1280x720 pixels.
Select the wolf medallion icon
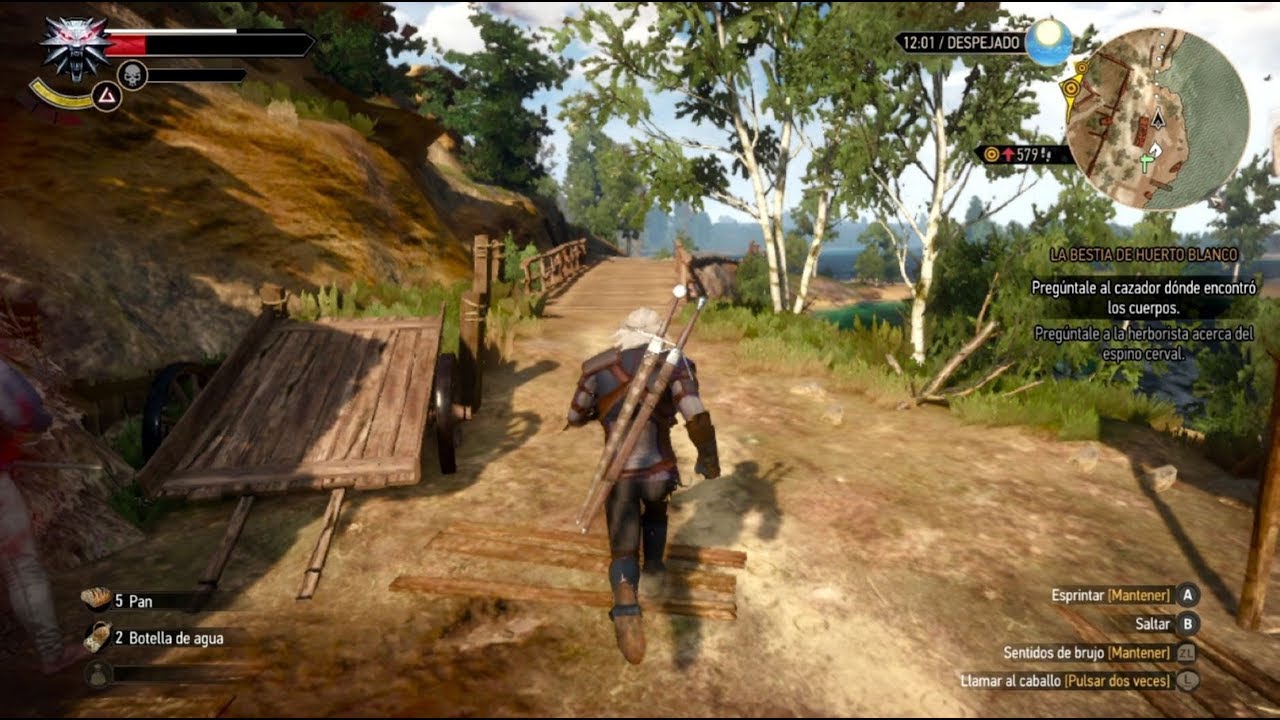point(73,48)
